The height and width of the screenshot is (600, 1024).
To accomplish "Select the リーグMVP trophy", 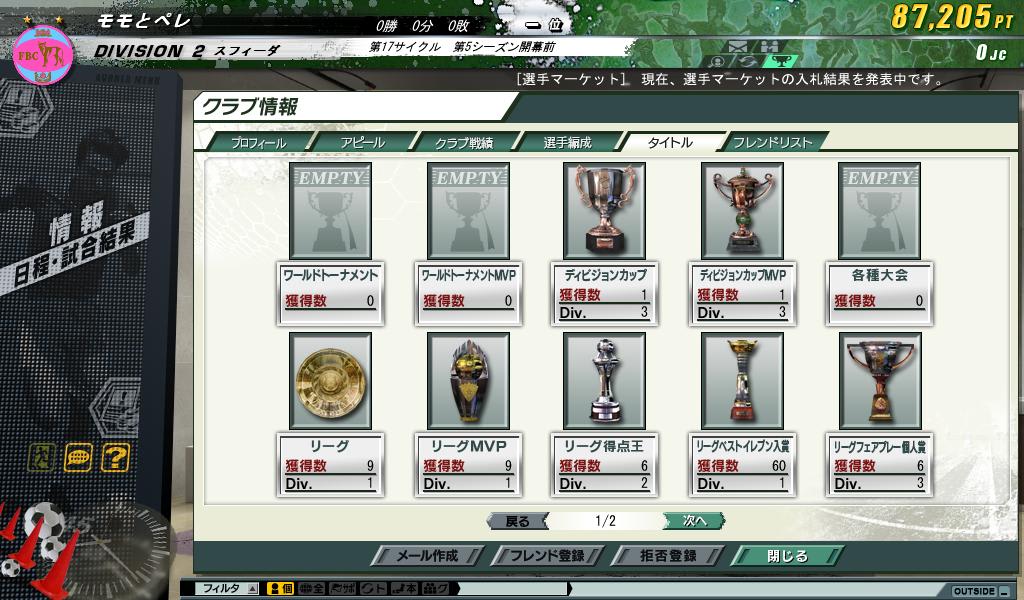I will (x=468, y=381).
